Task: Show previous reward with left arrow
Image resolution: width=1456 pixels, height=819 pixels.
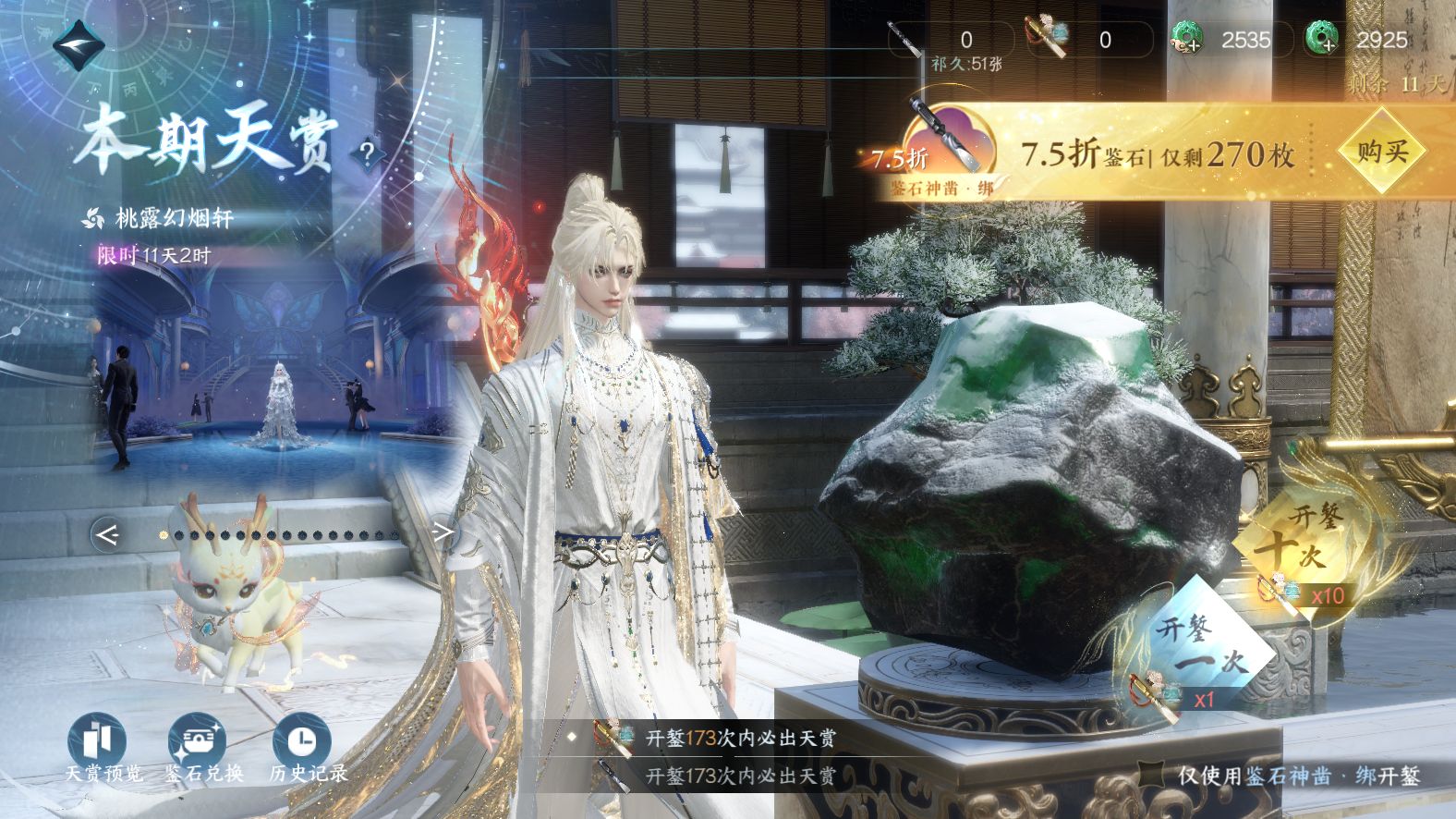Action: 106,534
